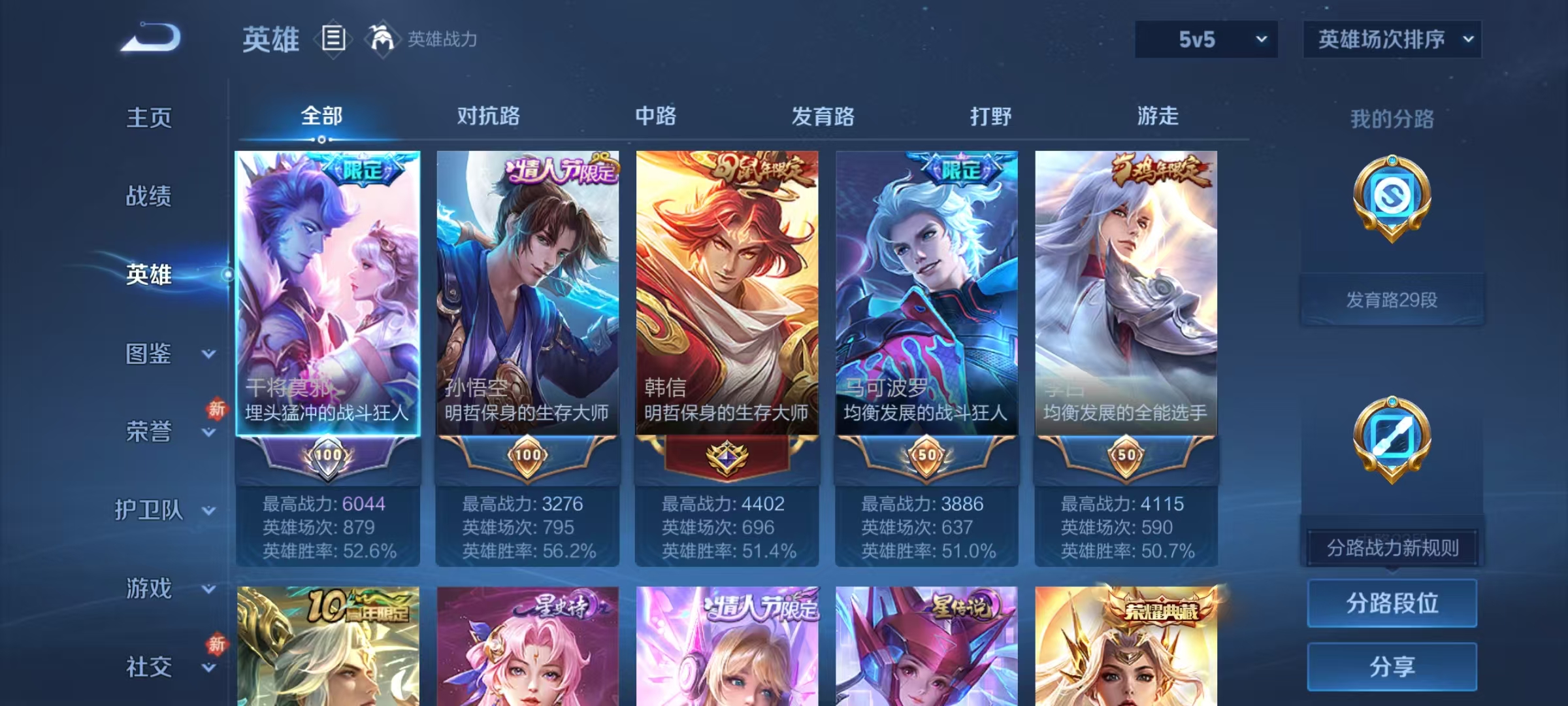Click the 50 proficiency medal on 马可波罗 card
The height and width of the screenshot is (706, 1568).
926,457
